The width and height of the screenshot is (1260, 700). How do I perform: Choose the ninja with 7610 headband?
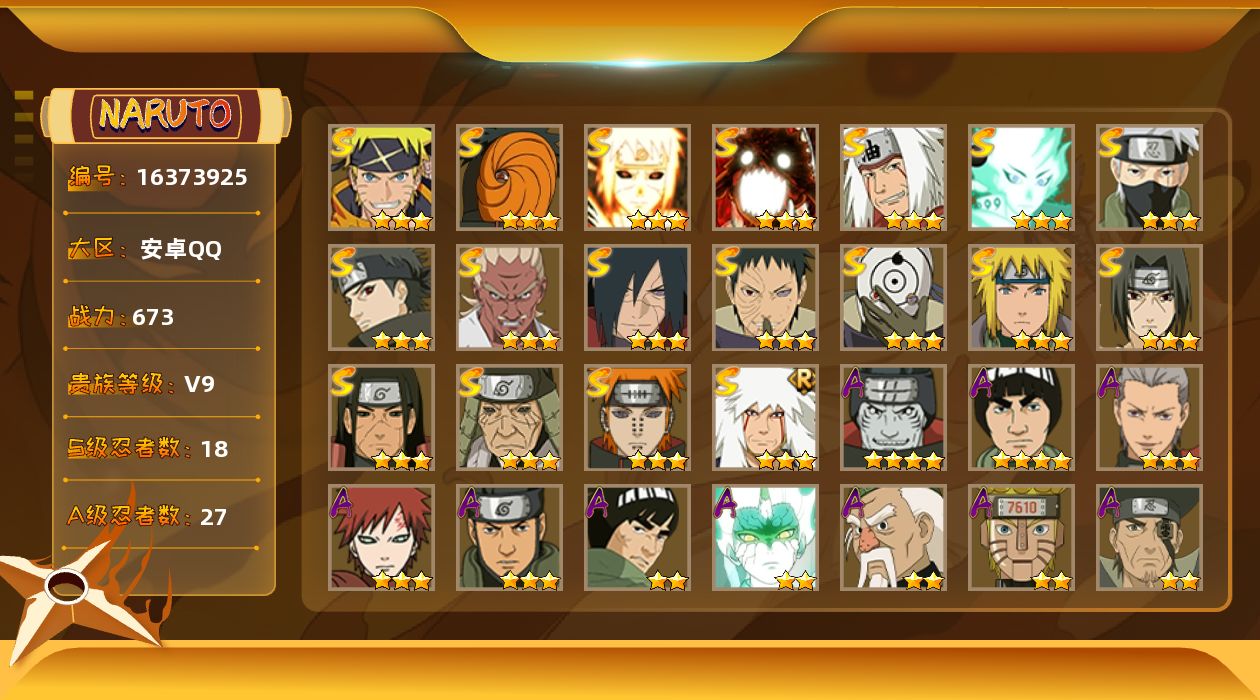[x=1021, y=537]
